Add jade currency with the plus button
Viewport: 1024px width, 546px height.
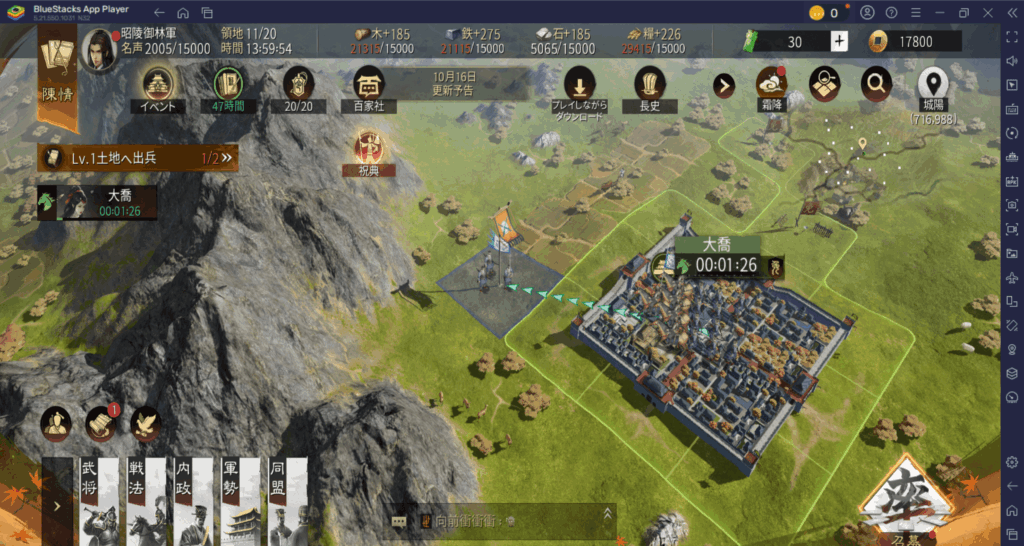(839, 42)
